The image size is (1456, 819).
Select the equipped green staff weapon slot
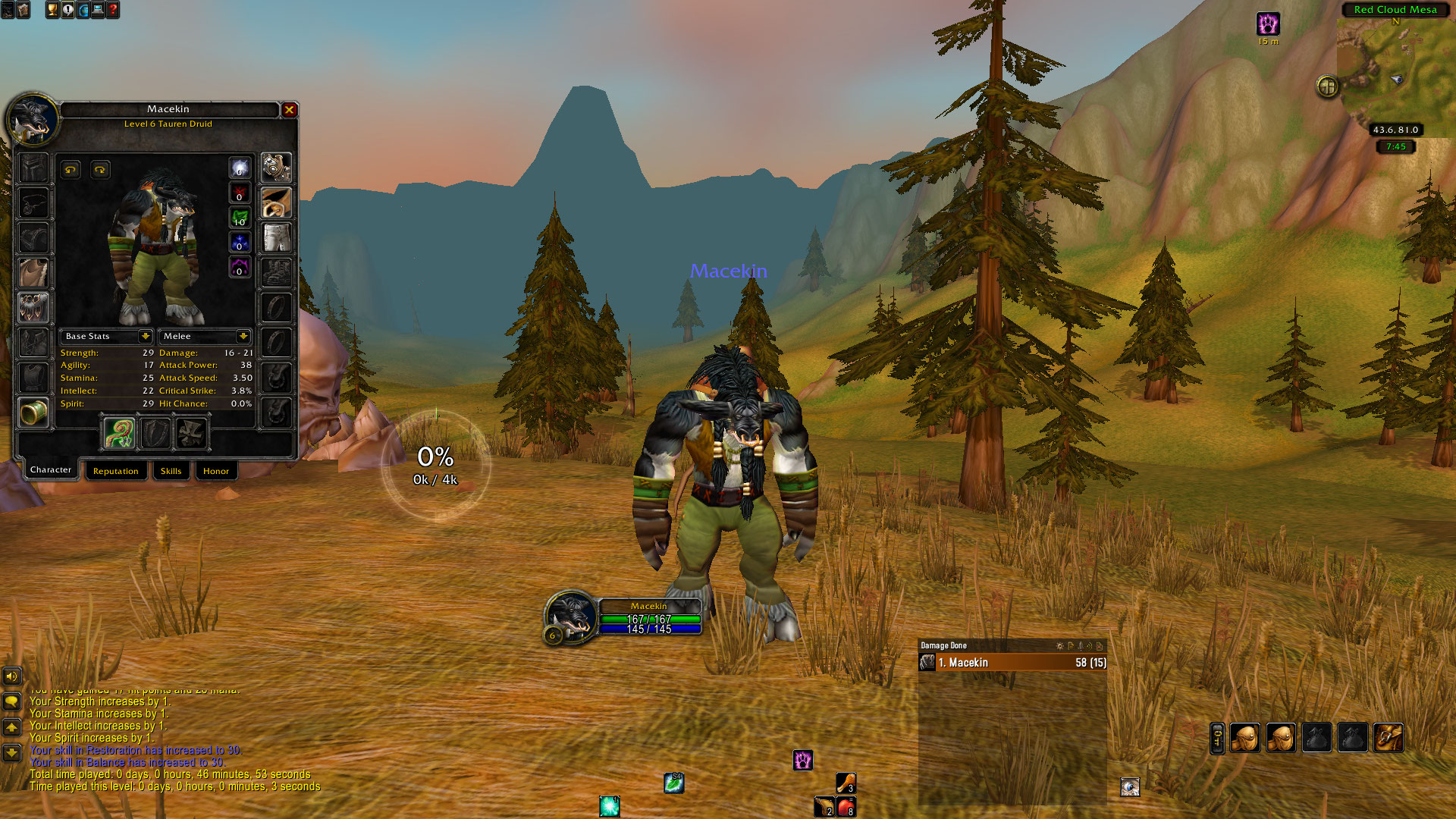tap(119, 434)
